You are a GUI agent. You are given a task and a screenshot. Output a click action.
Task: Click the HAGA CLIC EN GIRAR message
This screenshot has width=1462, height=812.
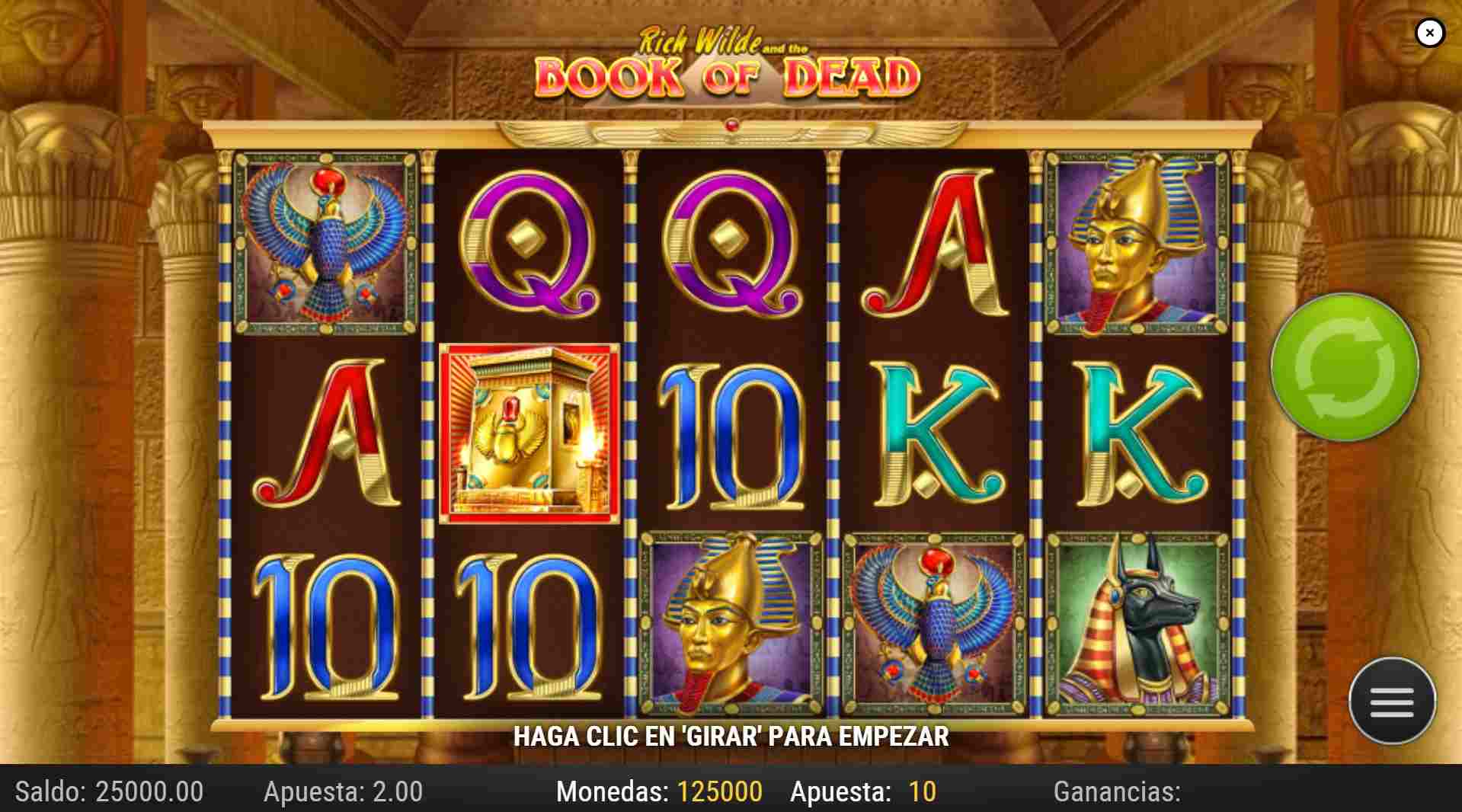[730, 737]
